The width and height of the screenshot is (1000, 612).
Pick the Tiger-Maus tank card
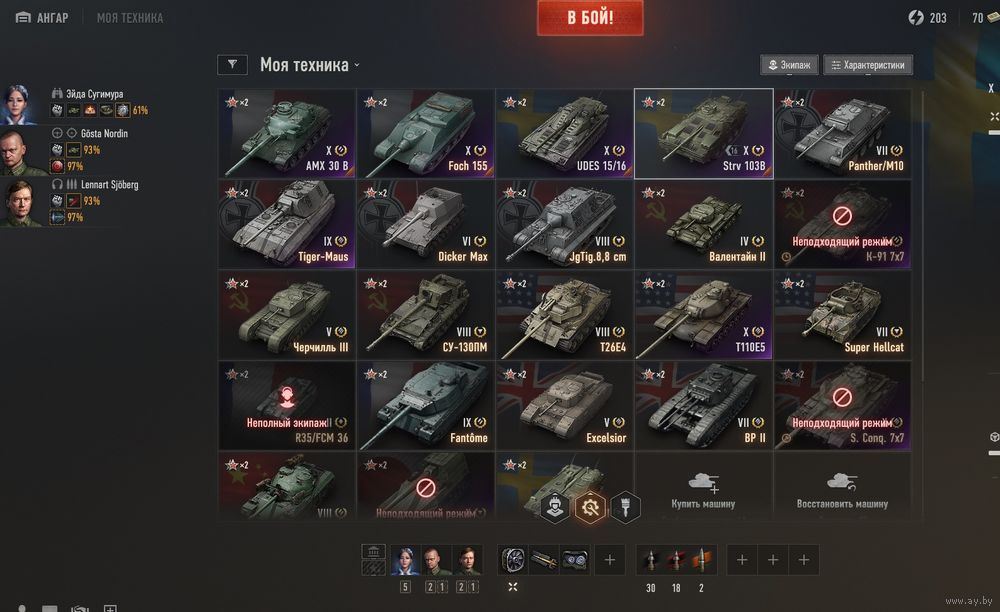pos(287,224)
